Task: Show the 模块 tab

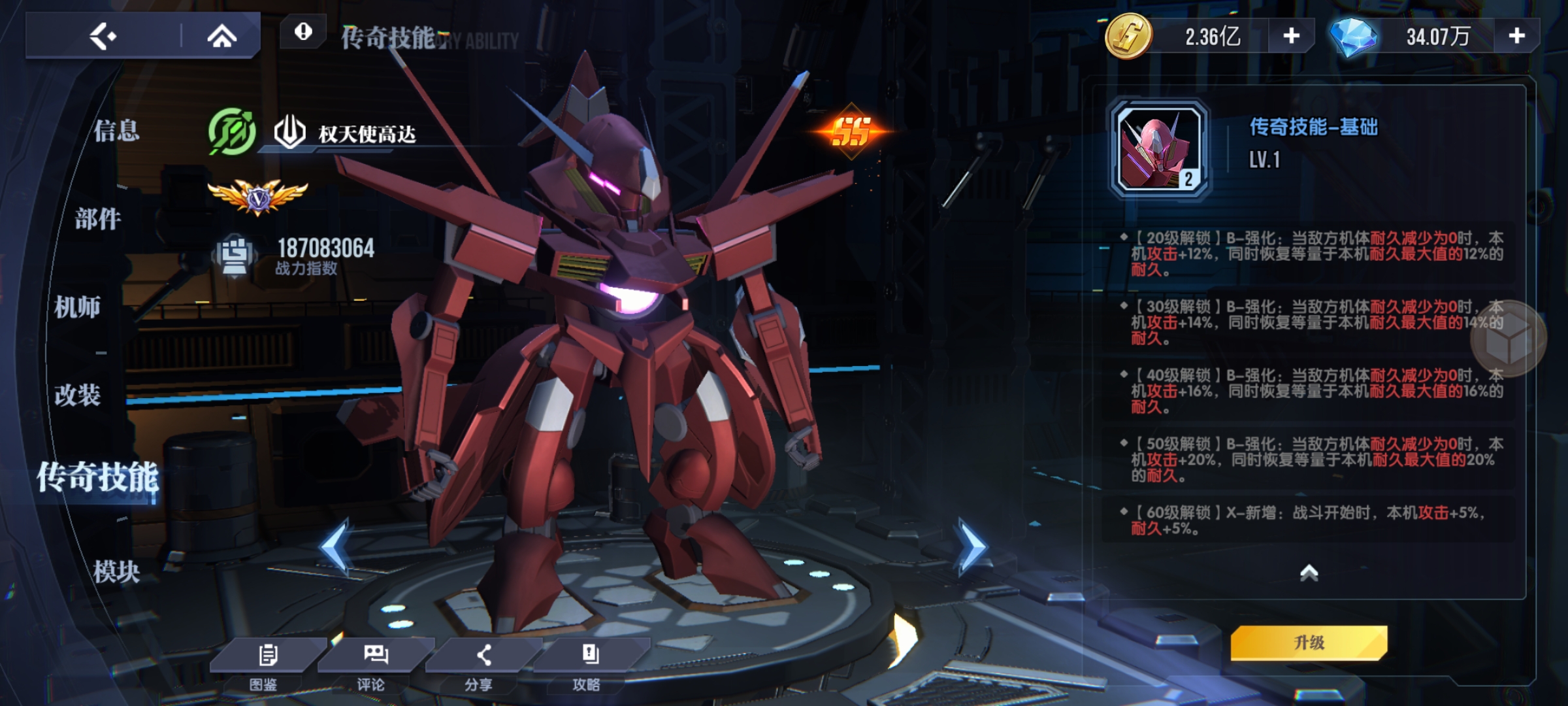Action: (116, 571)
